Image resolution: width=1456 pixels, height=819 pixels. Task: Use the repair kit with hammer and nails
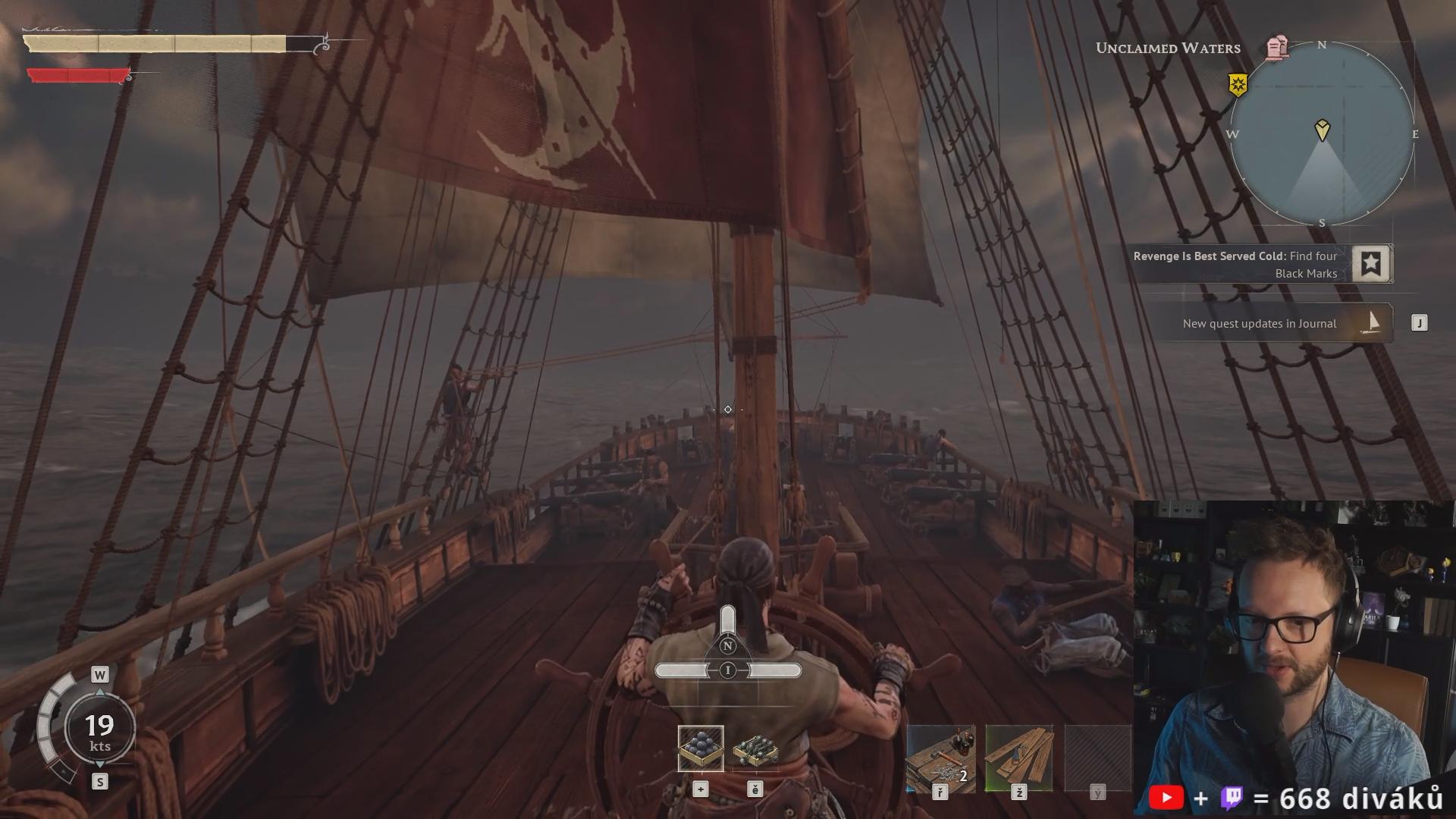pyautogui.click(x=940, y=758)
